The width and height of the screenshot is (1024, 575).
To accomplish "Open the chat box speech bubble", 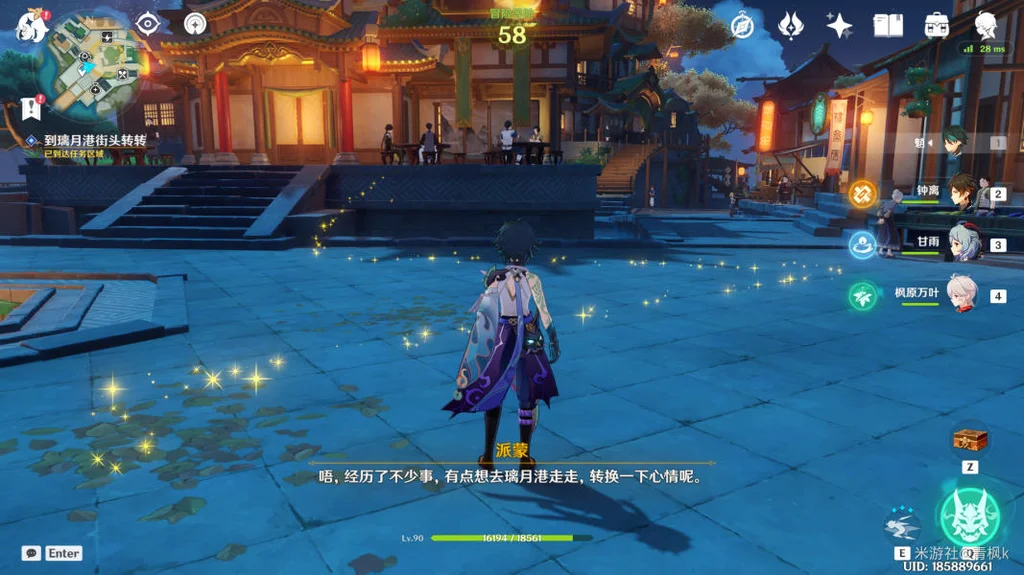I will (32, 553).
